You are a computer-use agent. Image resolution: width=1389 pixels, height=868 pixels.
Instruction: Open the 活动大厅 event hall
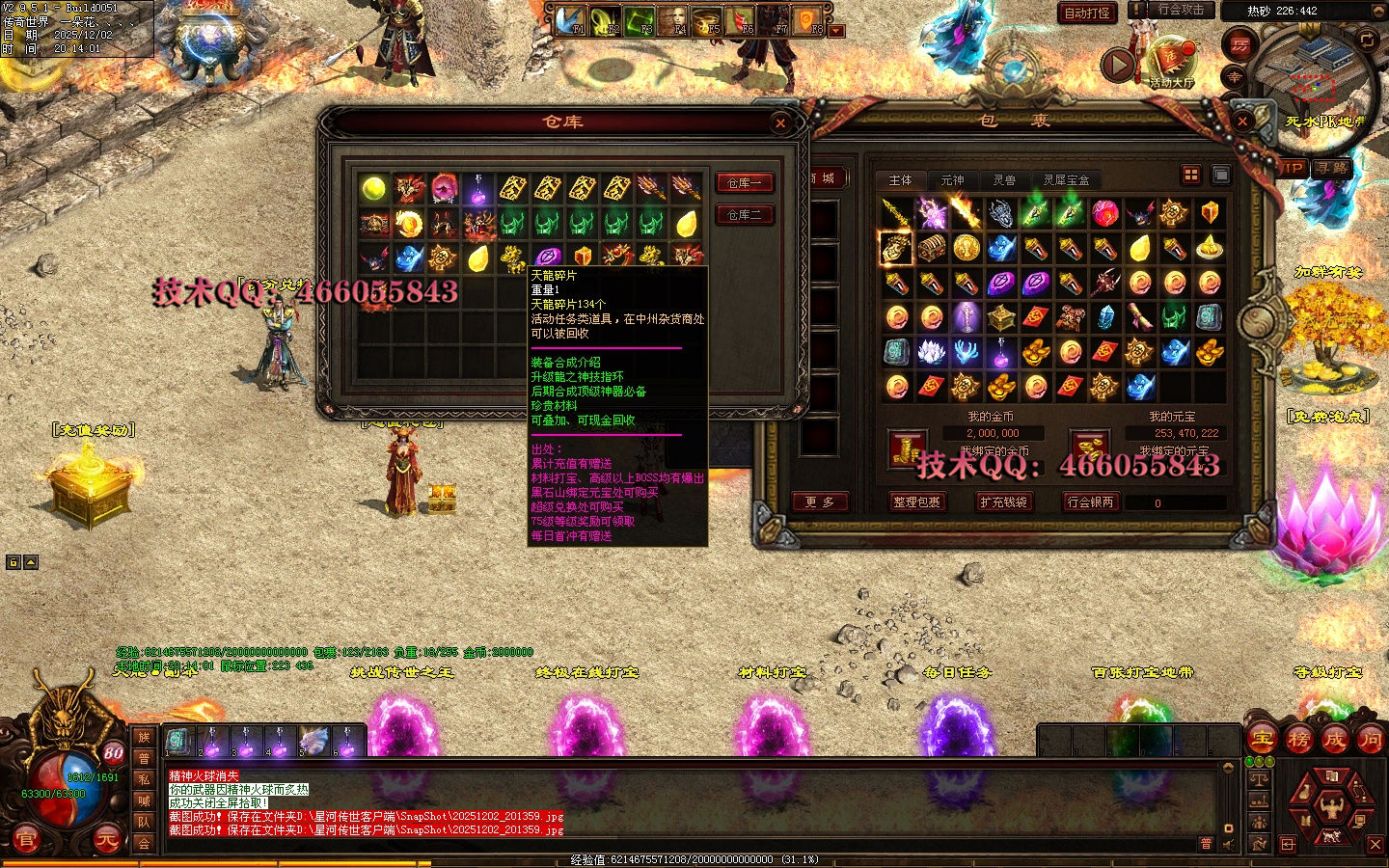click(x=1172, y=61)
